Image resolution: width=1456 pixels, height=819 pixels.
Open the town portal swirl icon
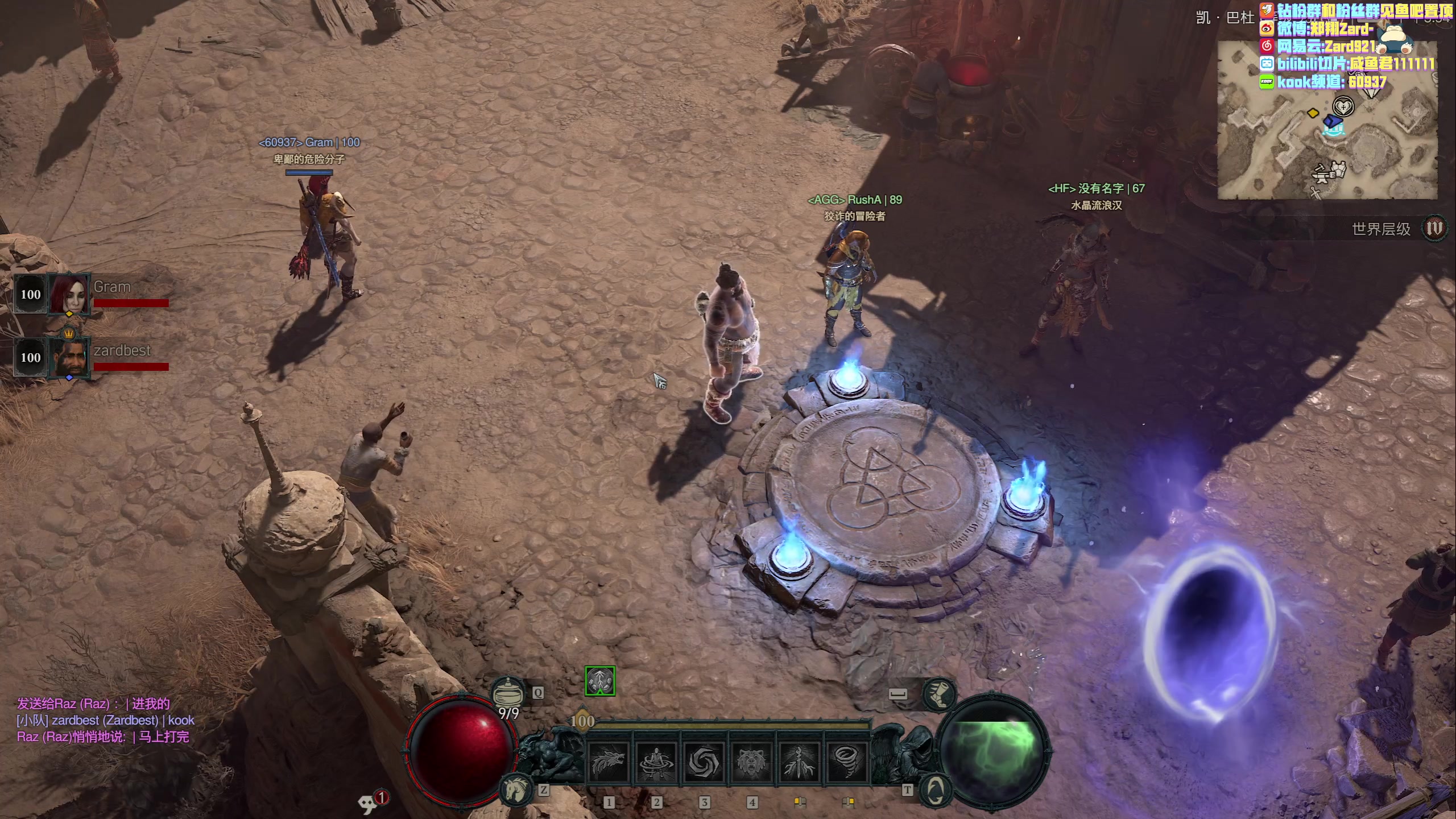(934, 789)
